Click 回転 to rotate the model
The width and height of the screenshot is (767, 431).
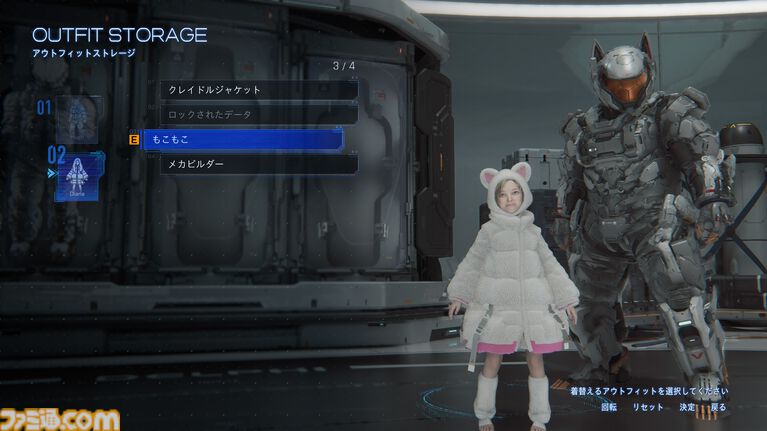[609, 408]
